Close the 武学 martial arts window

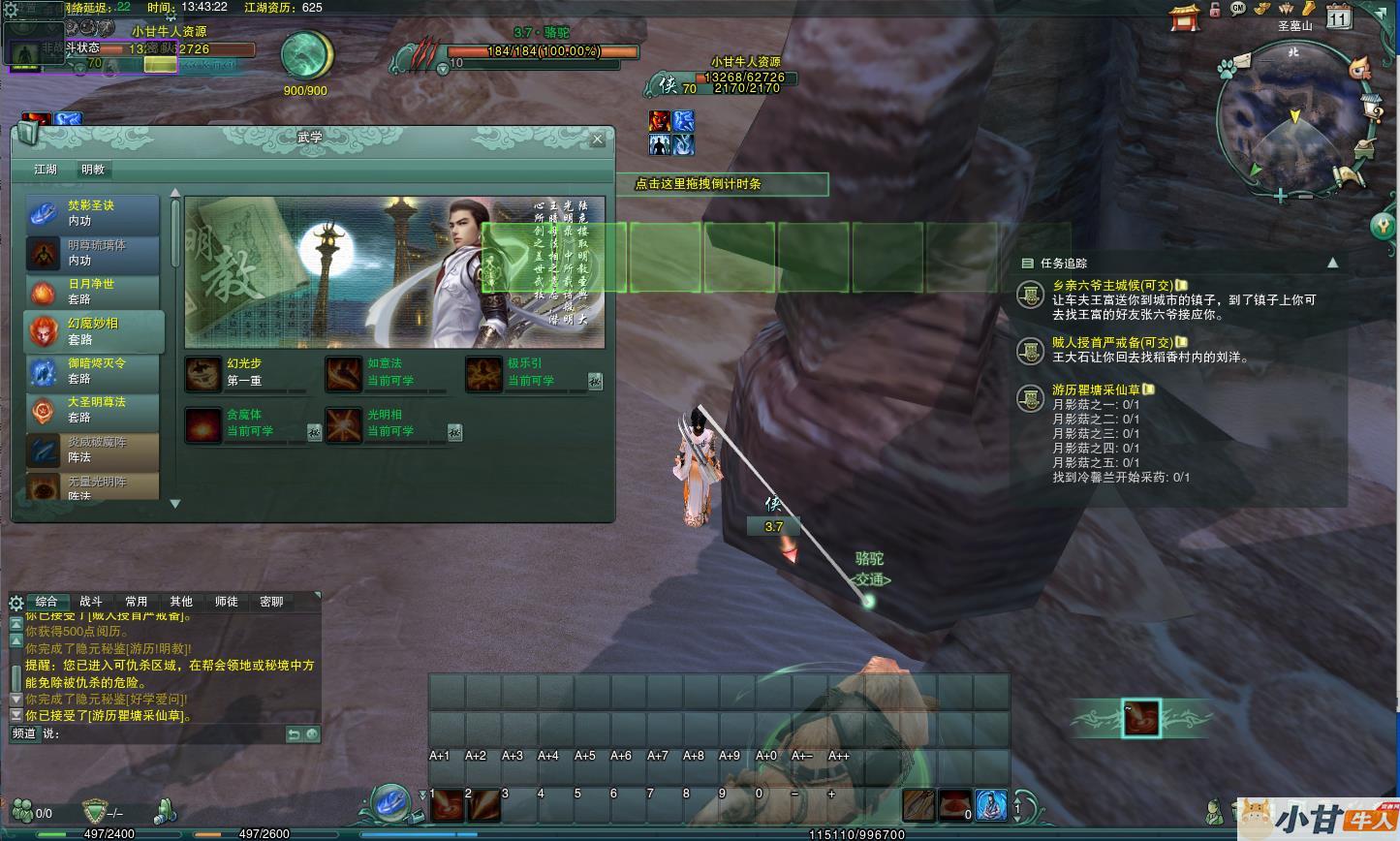coord(598,140)
